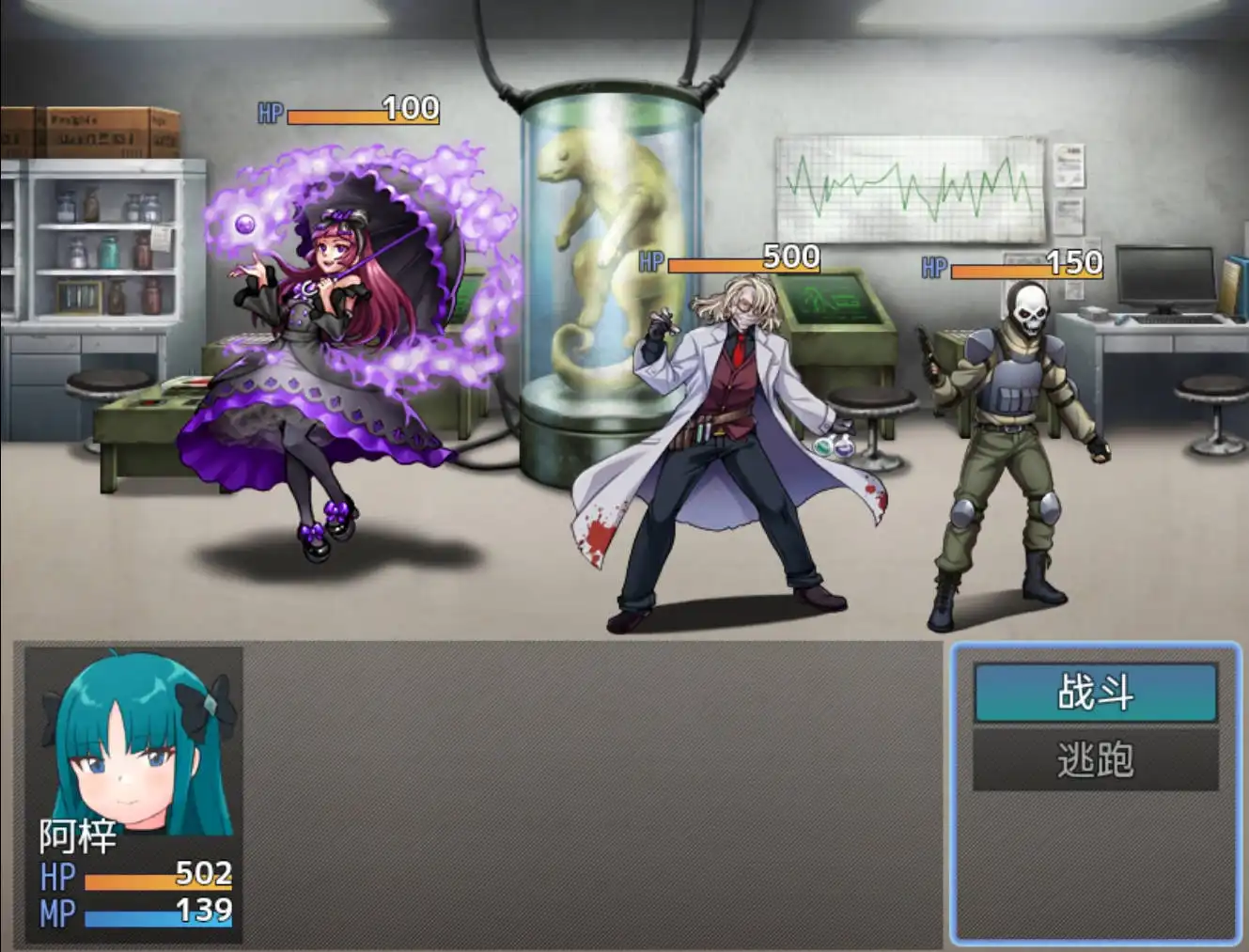Choose the 战斗 (Fight) command
Image resolution: width=1249 pixels, height=952 pixels.
pos(1095,693)
